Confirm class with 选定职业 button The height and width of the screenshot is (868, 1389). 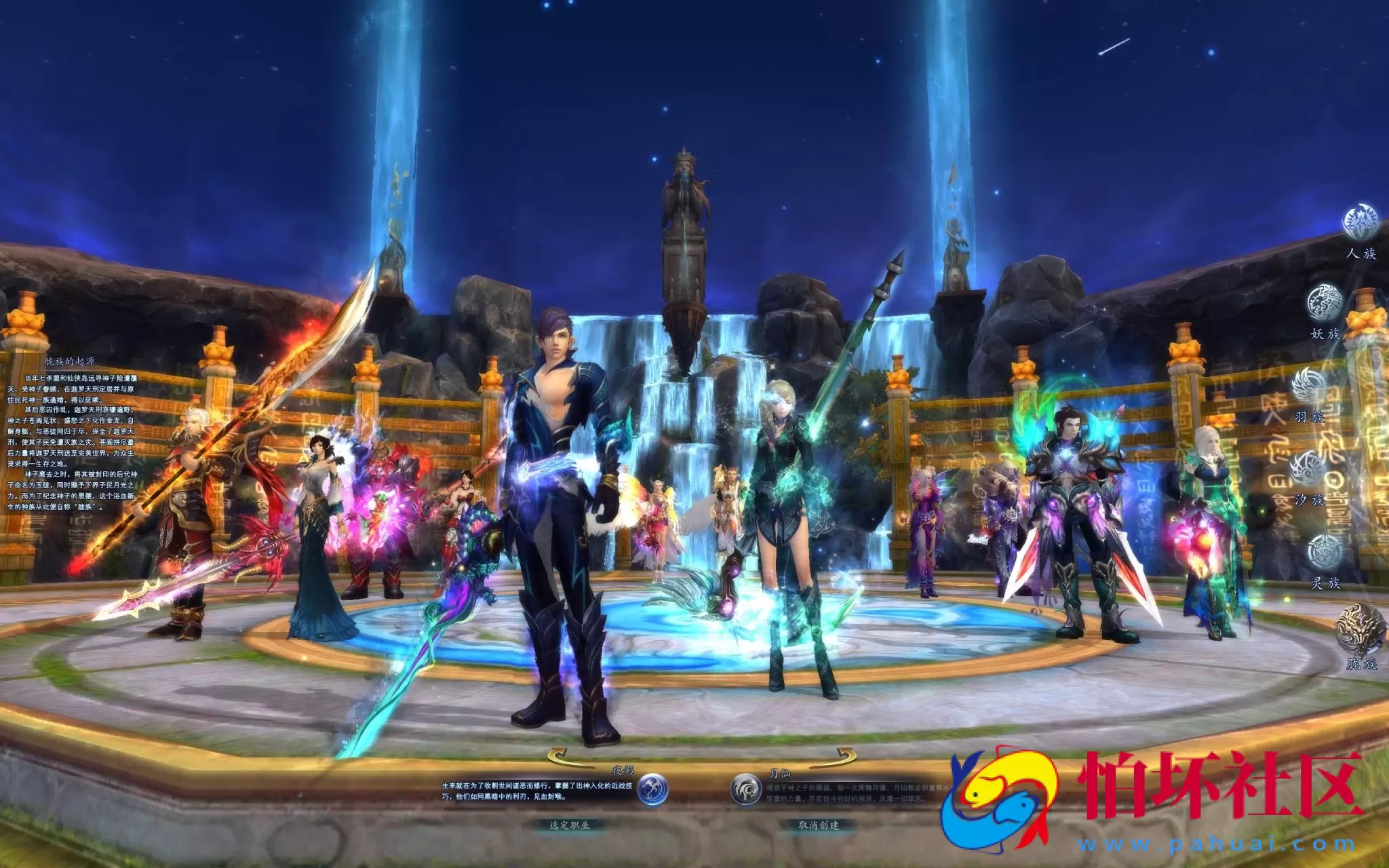pyautogui.click(x=569, y=825)
